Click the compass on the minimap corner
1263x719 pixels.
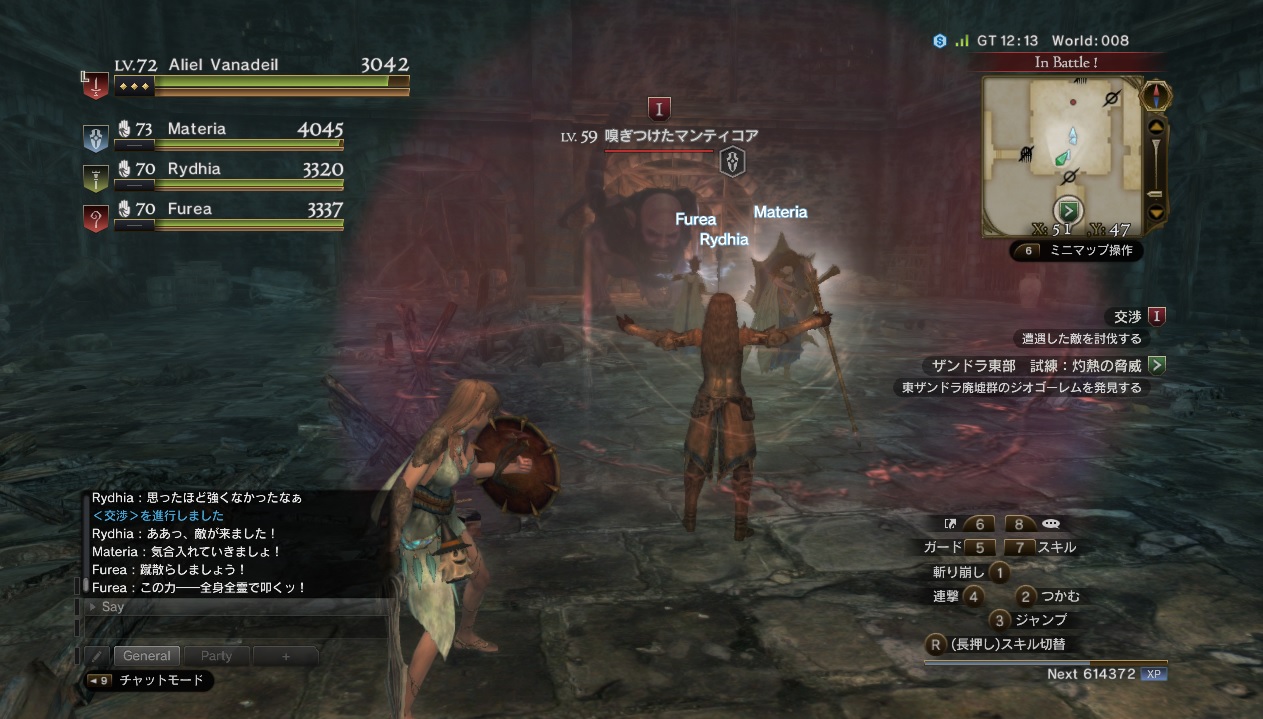point(1156,96)
